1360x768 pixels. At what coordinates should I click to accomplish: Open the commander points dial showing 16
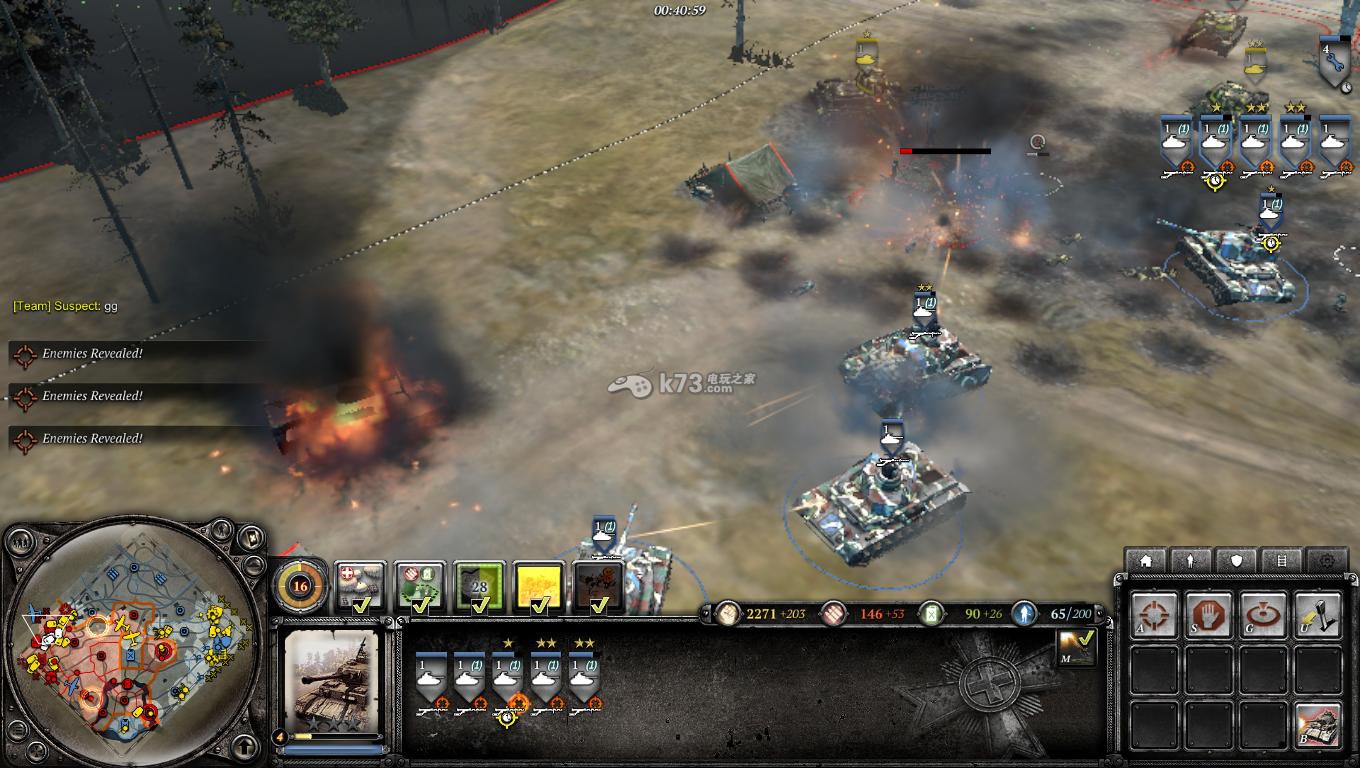tap(299, 587)
